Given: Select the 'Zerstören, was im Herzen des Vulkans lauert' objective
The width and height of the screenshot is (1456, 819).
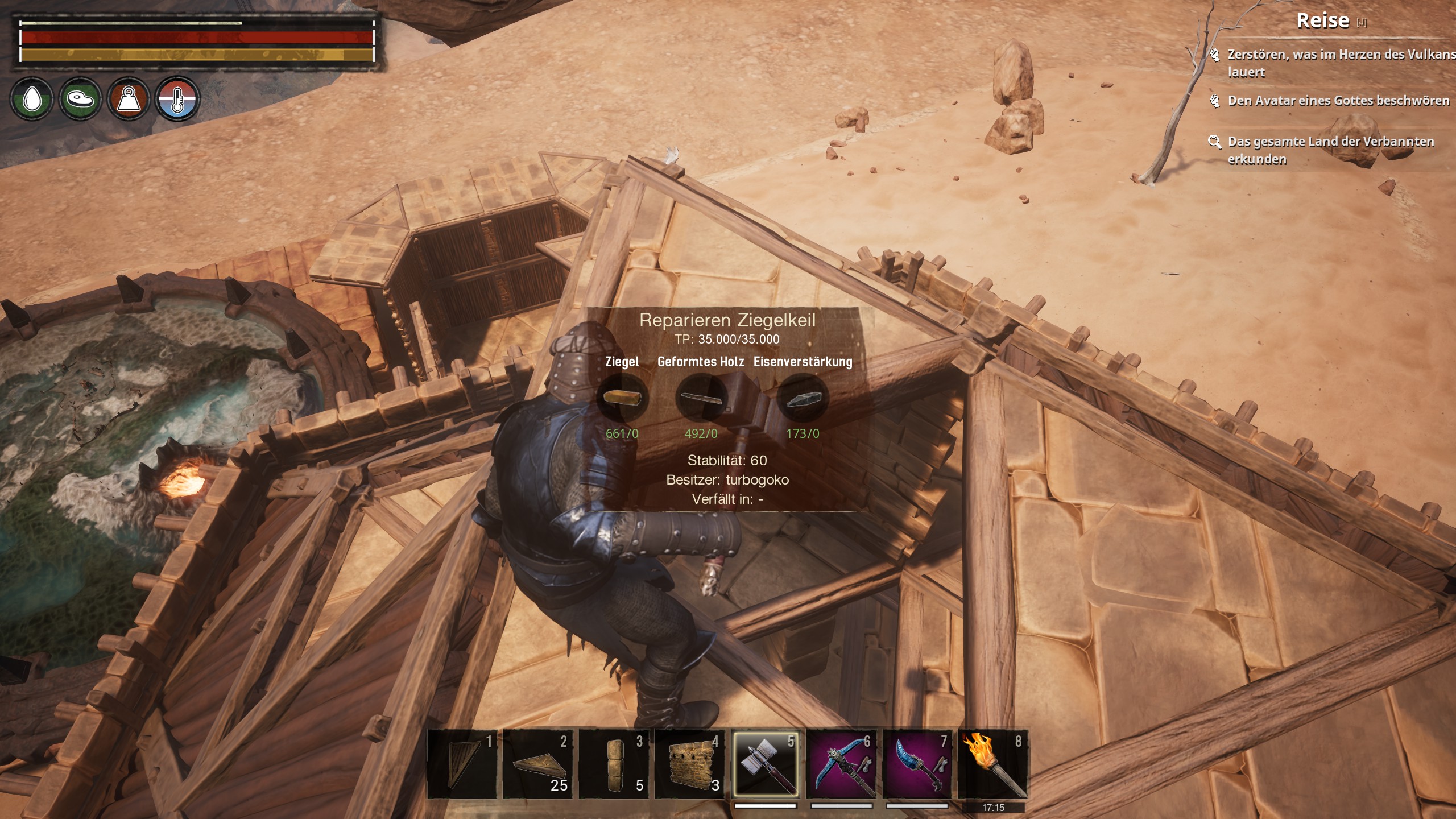Looking at the screenshot, I should coord(1331,63).
